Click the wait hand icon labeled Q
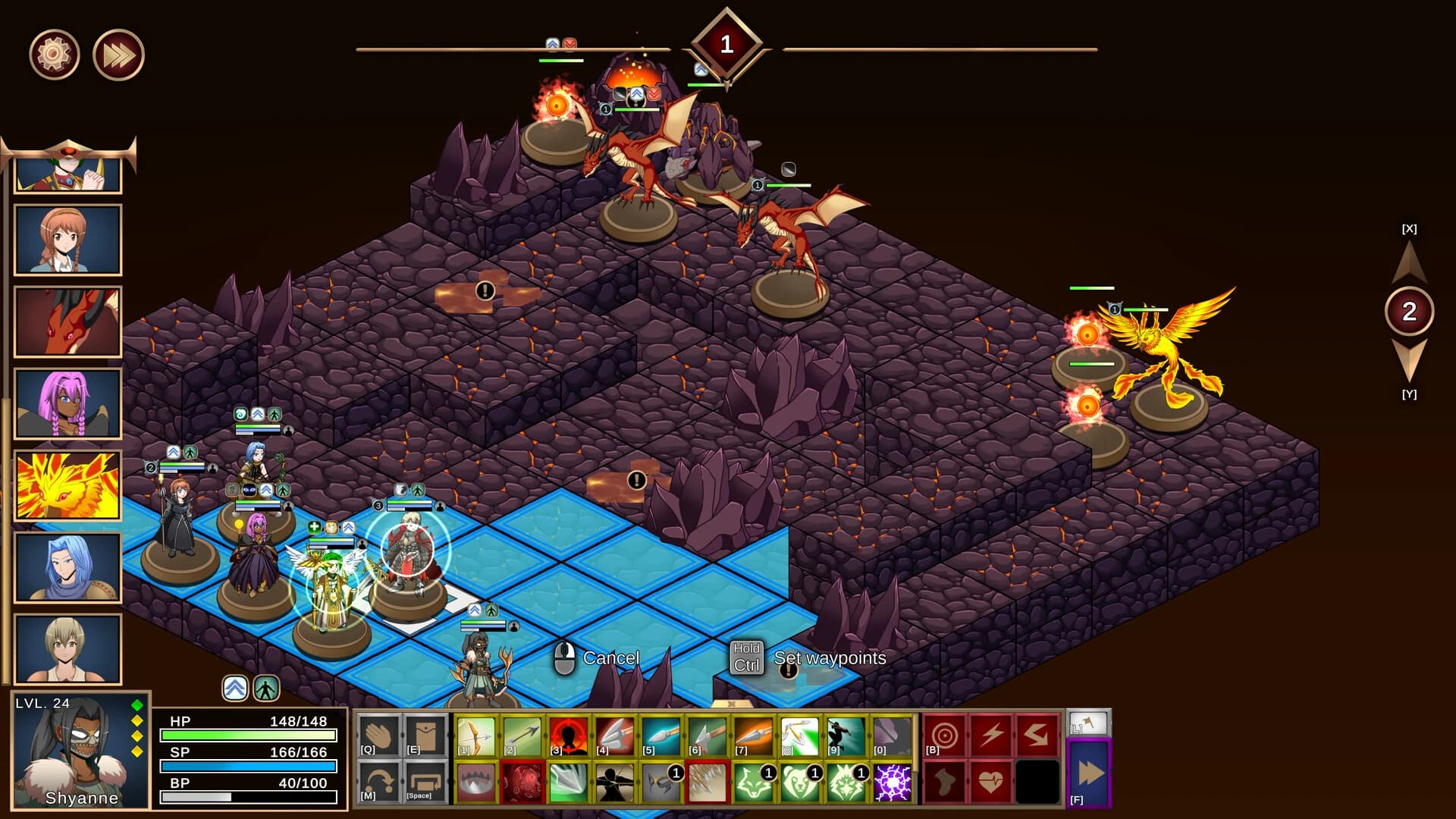 click(x=378, y=735)
